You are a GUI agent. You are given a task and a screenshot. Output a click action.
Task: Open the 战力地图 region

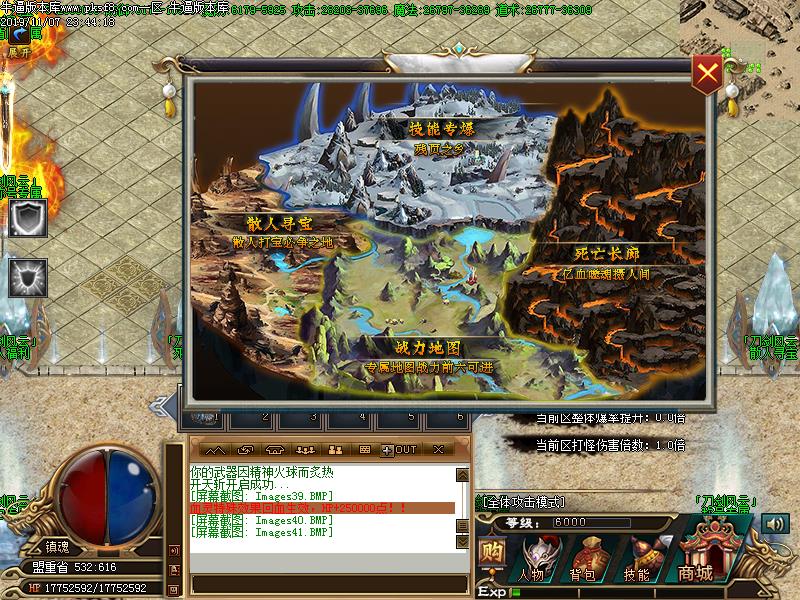tap(428, 349)
